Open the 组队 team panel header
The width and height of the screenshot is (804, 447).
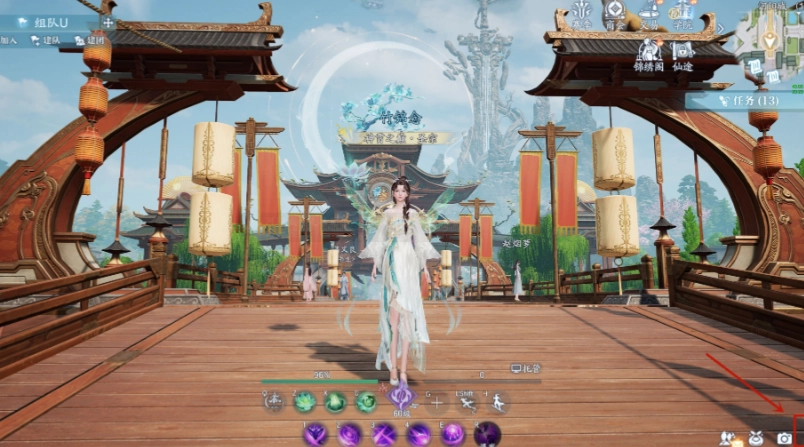[48, 21]
